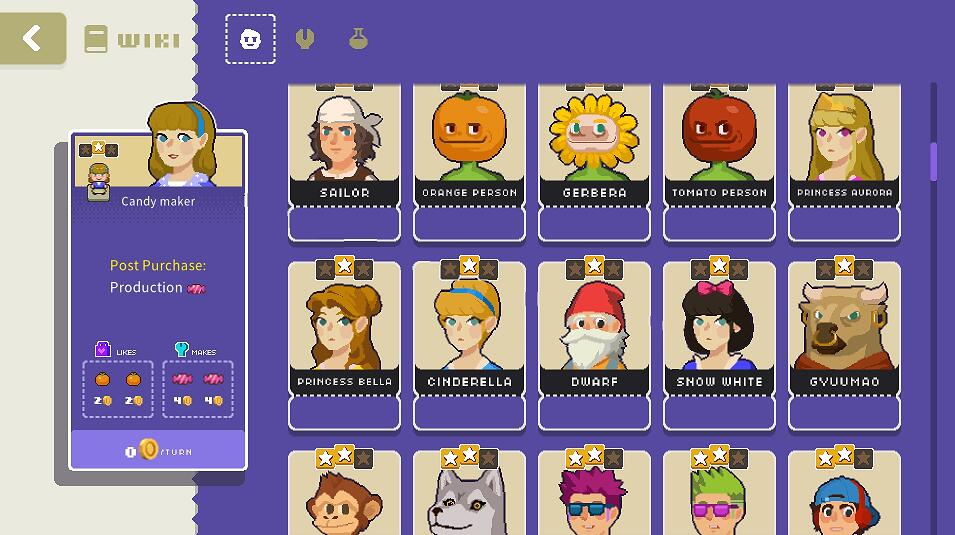Choose the Orange Person card
Viewport: 955px width, 535px height.
click(469, 150)
